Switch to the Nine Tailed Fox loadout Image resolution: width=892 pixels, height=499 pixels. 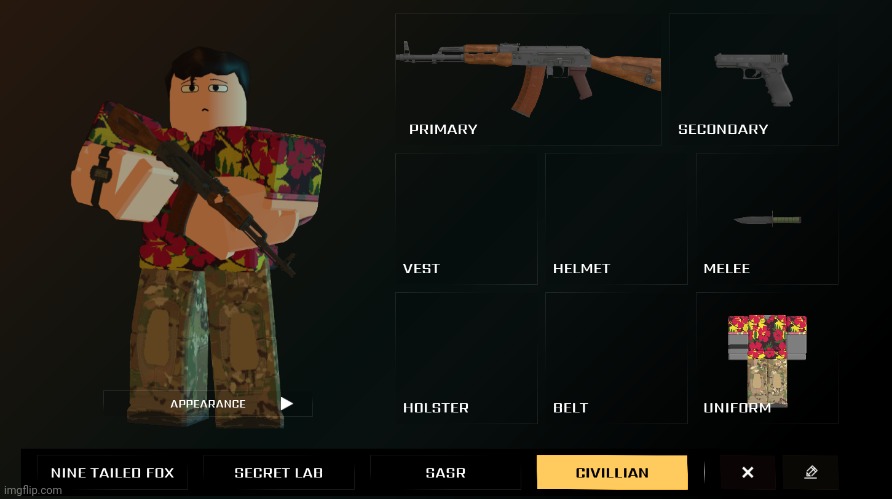(112, 473)
